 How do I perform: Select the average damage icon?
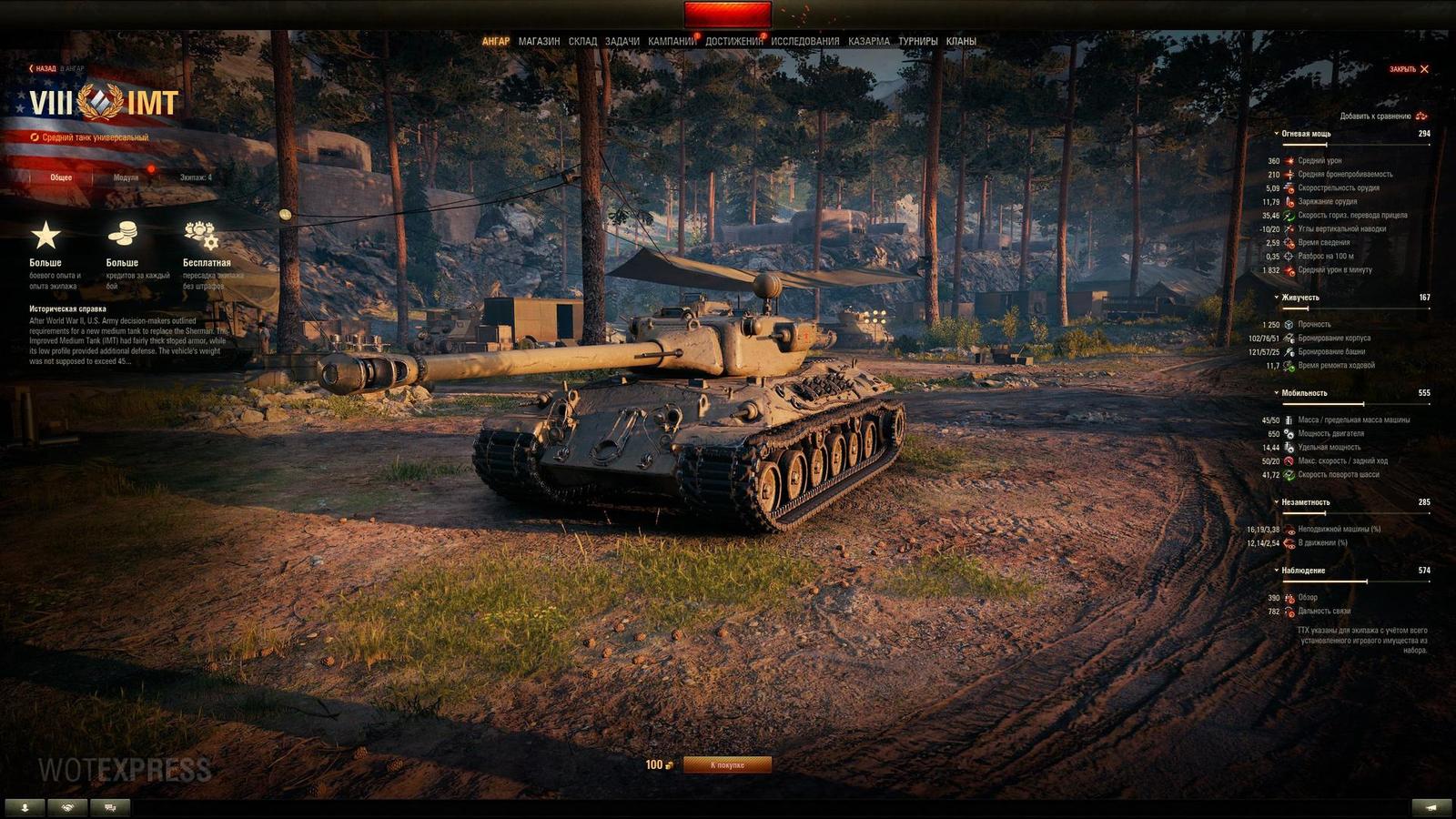pyautogui.click(x=1289, y=160)
